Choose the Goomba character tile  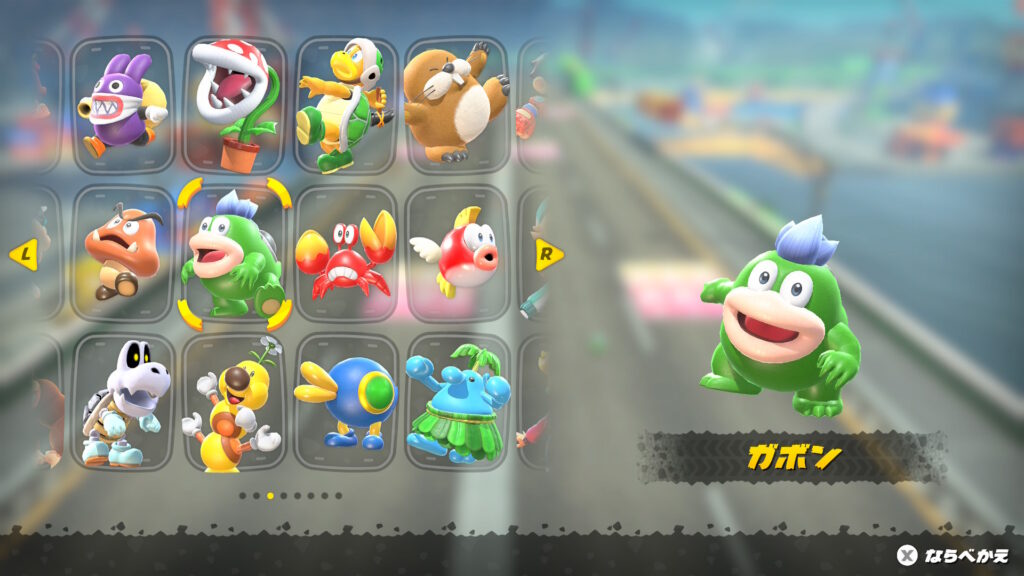pyautogui.click(x=123, y=254)
